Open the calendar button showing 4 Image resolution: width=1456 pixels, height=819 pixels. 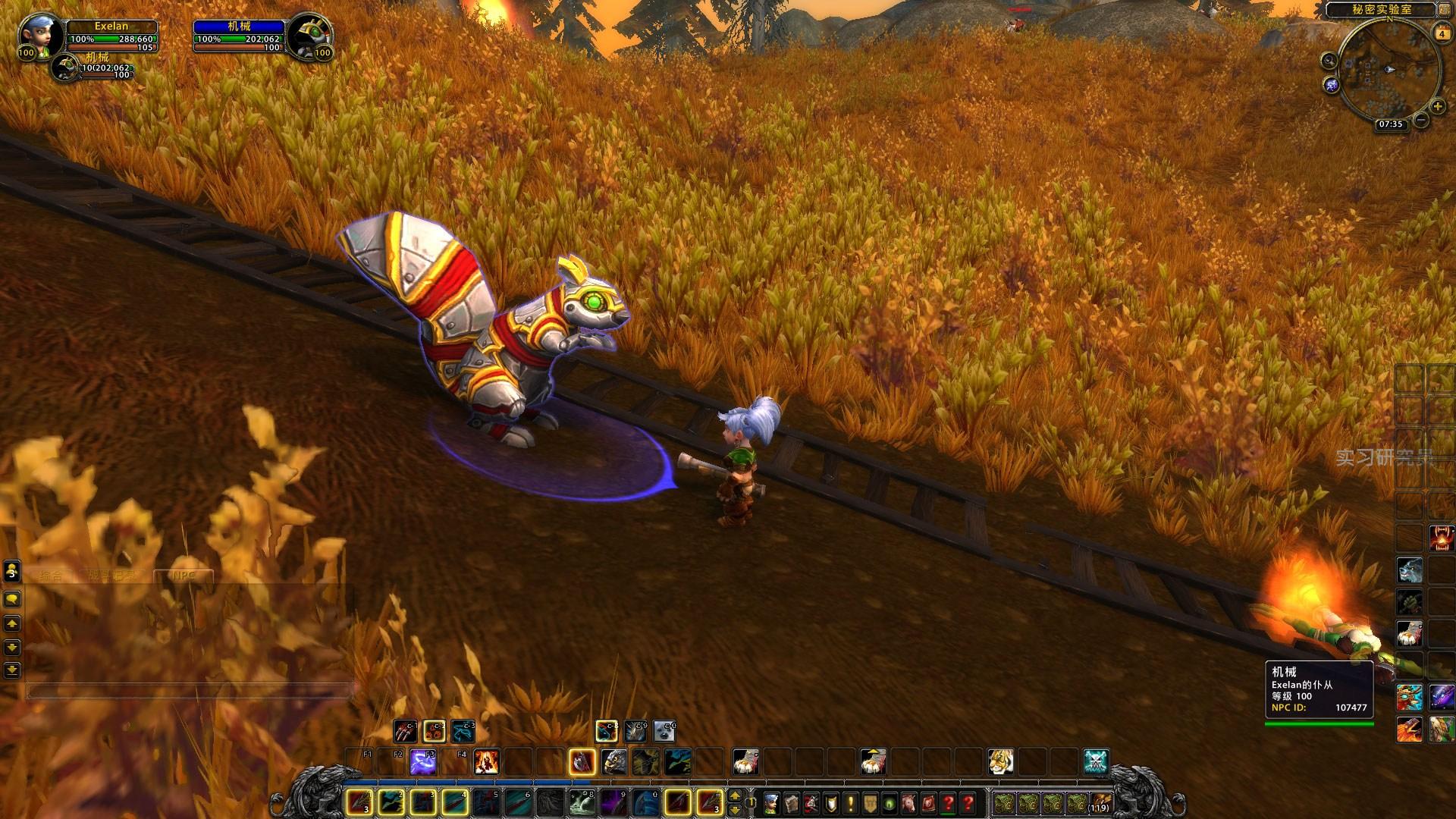(x=1440, y=33)
